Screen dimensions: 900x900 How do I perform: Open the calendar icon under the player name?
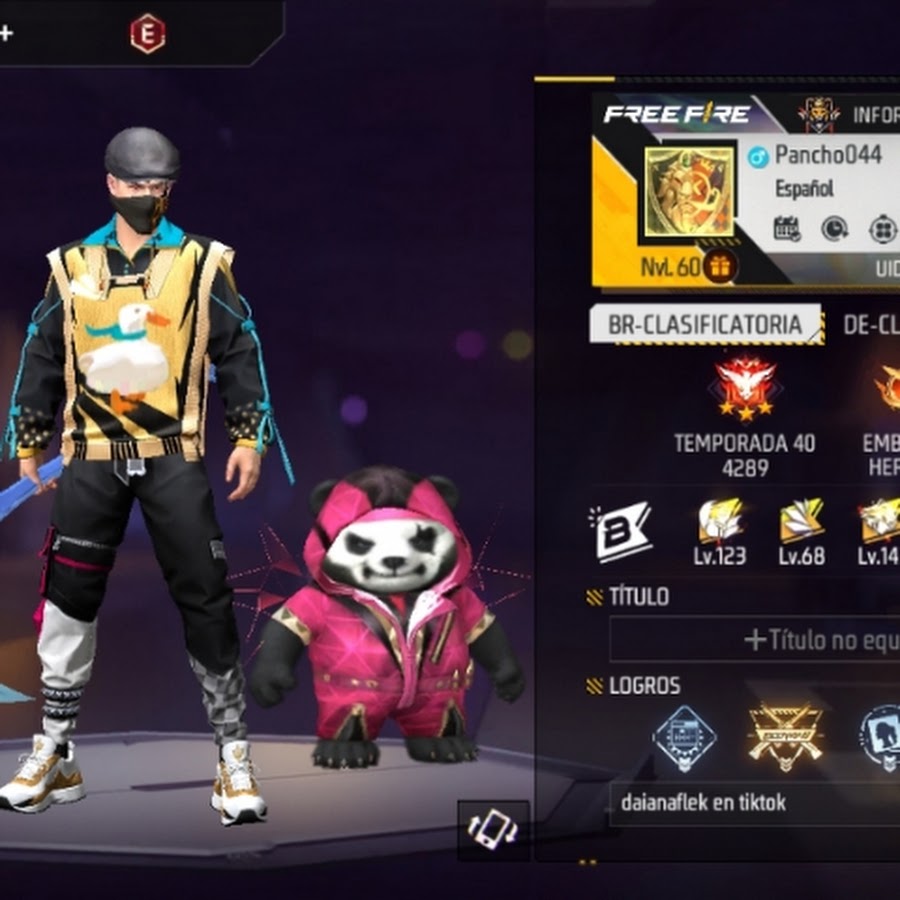(787, 229)
